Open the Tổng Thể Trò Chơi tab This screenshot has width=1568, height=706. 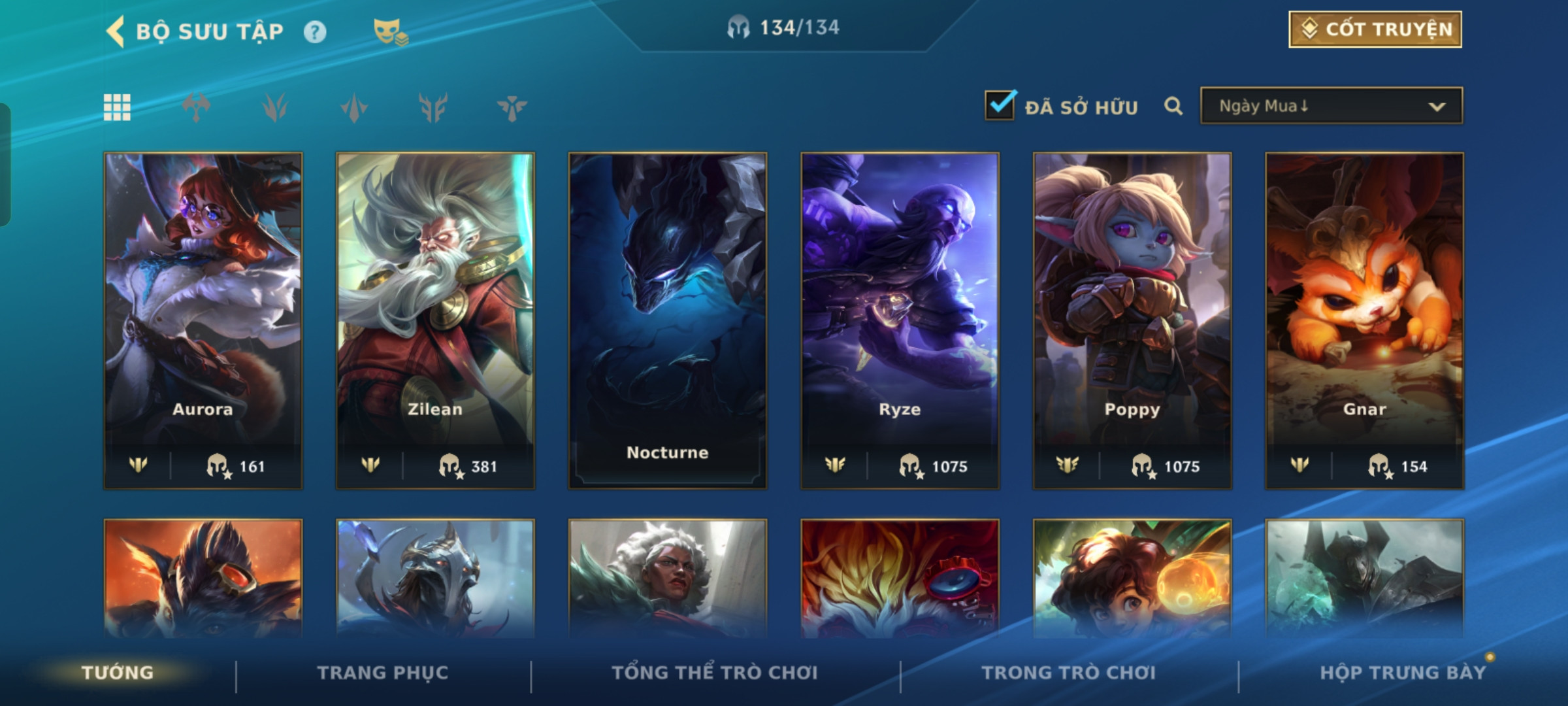click(x=715, y=673)
